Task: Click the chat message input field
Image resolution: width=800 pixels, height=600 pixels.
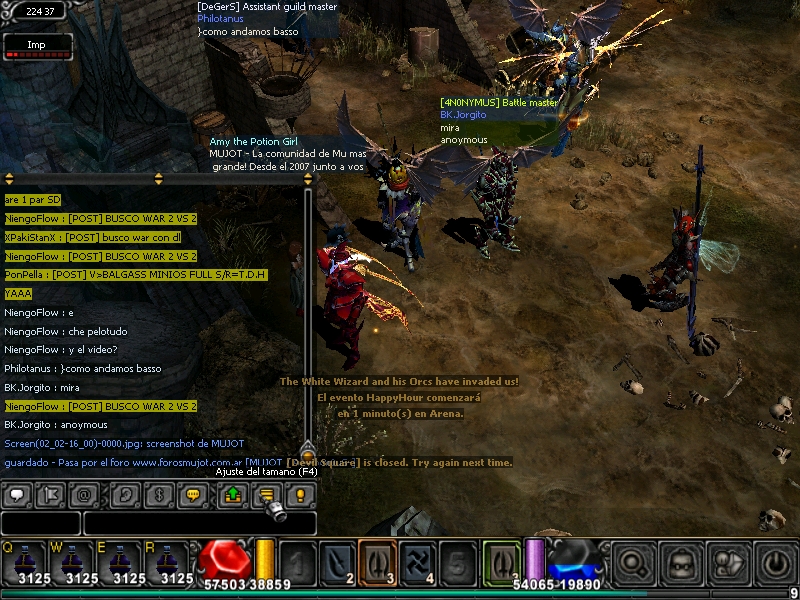Action: tap(199, 523)
